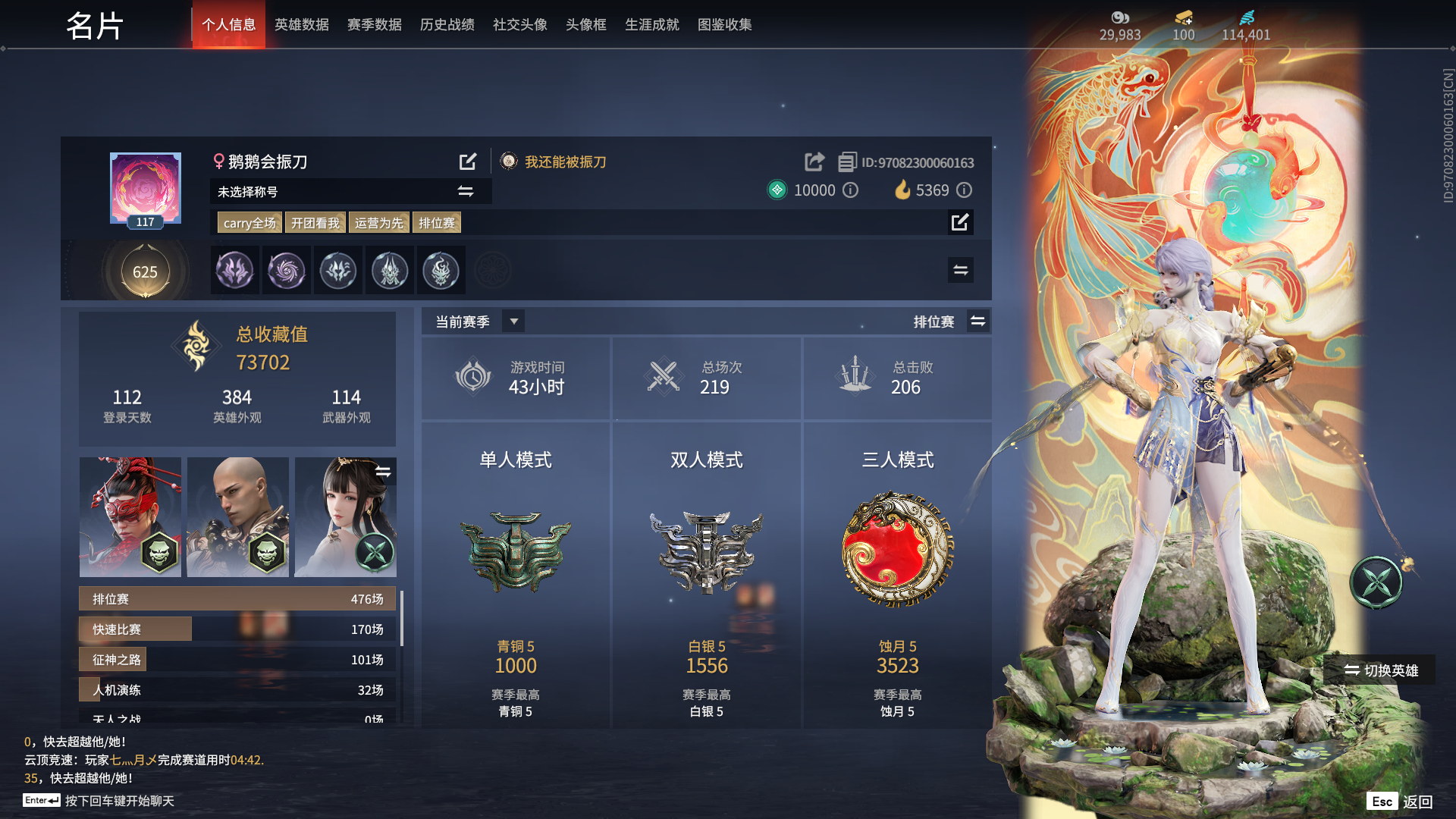Screen dimensions: 1456x819
Task: Click the tags edit pencil icon
Action: [x=960, y=222]
